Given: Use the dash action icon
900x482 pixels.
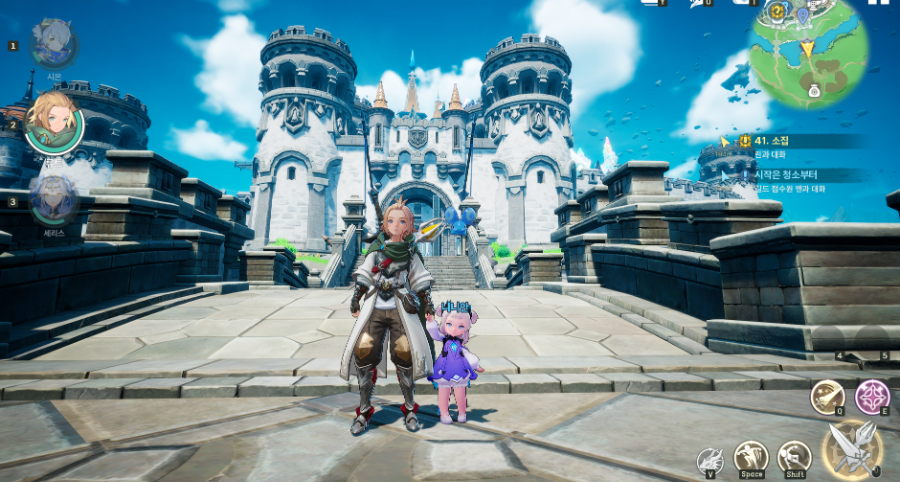Looking at the screenshot, I should pyautogui.click(x=794, y=457).
